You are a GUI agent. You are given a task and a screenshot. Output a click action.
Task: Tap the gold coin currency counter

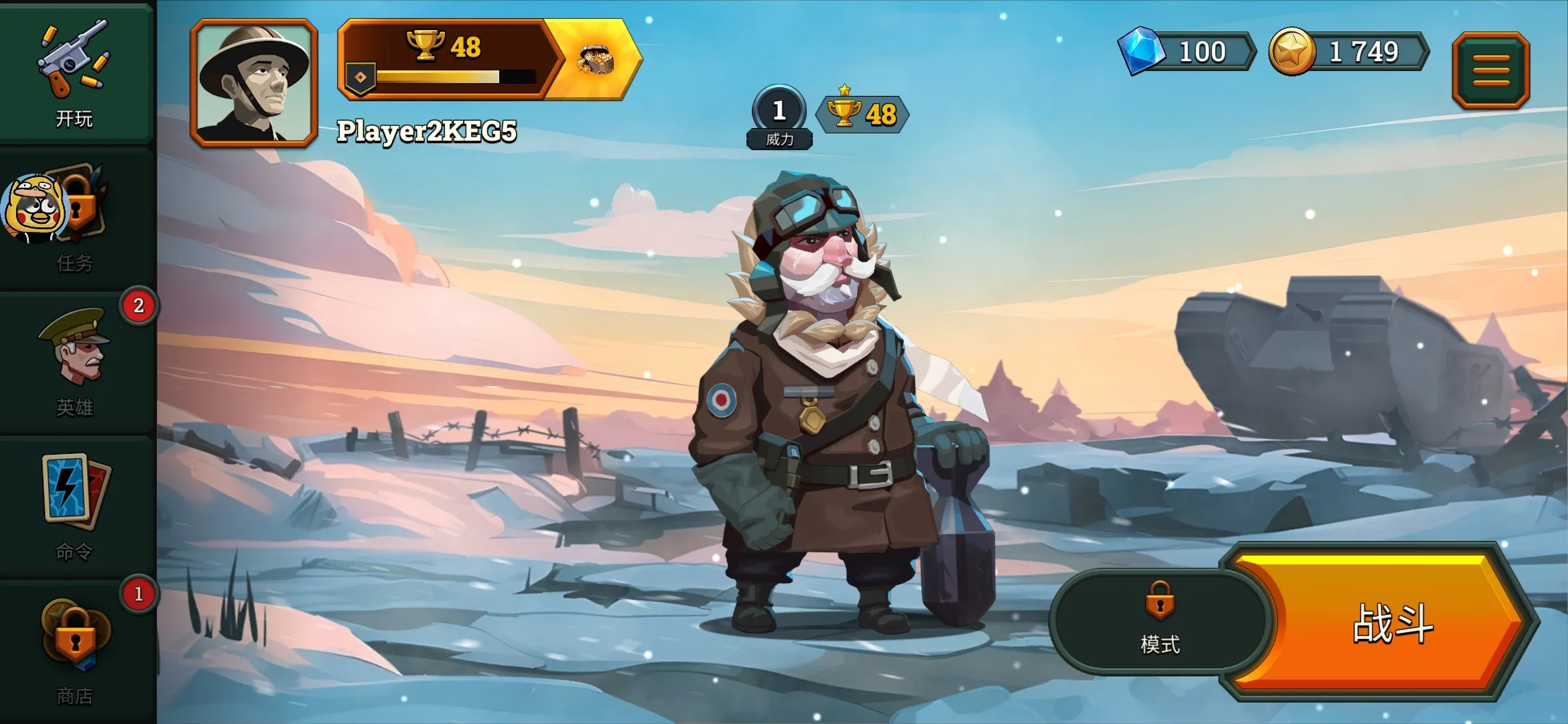(x=1348, y=52)
